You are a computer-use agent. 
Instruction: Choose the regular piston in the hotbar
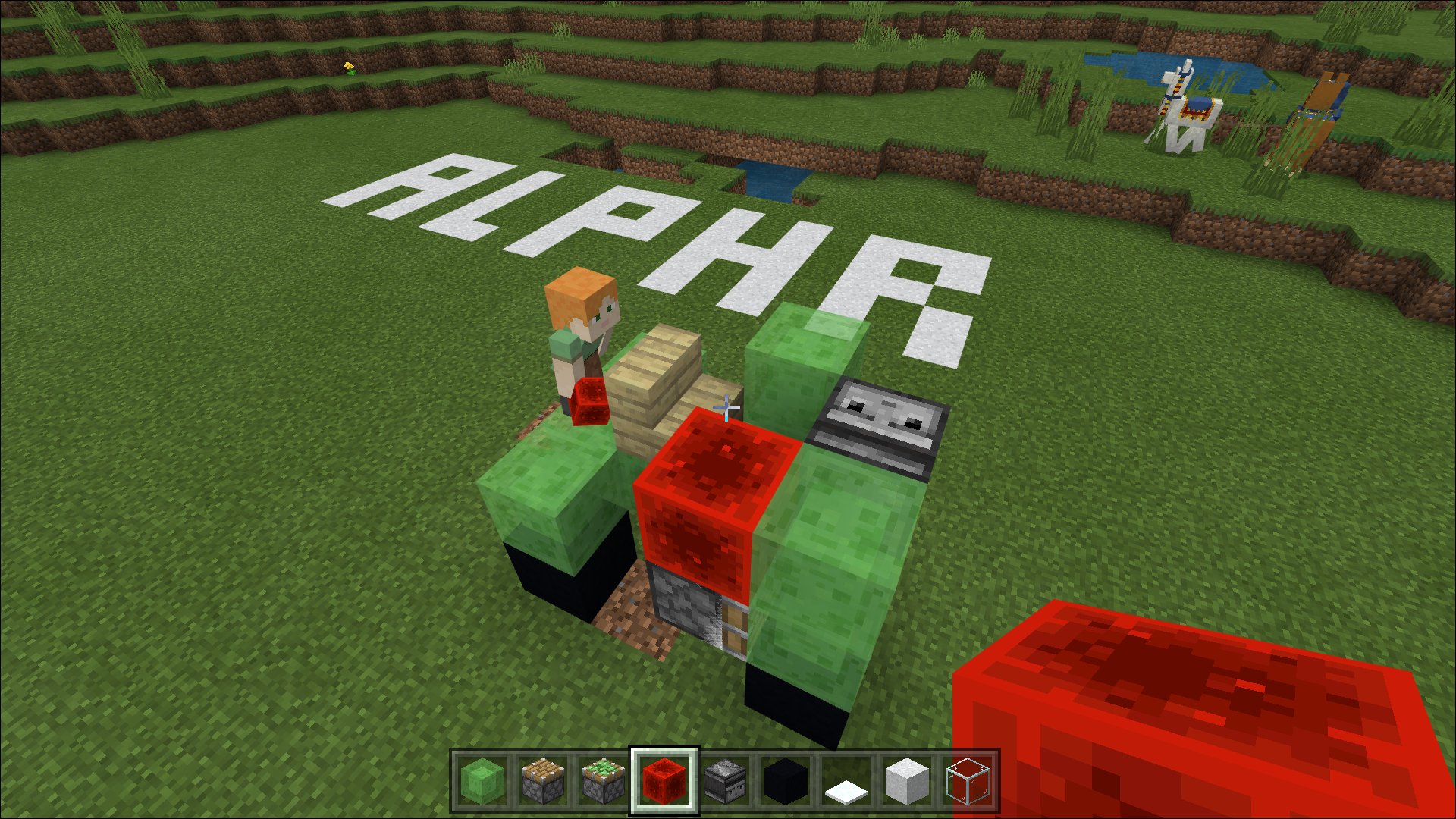click(543, 782)
